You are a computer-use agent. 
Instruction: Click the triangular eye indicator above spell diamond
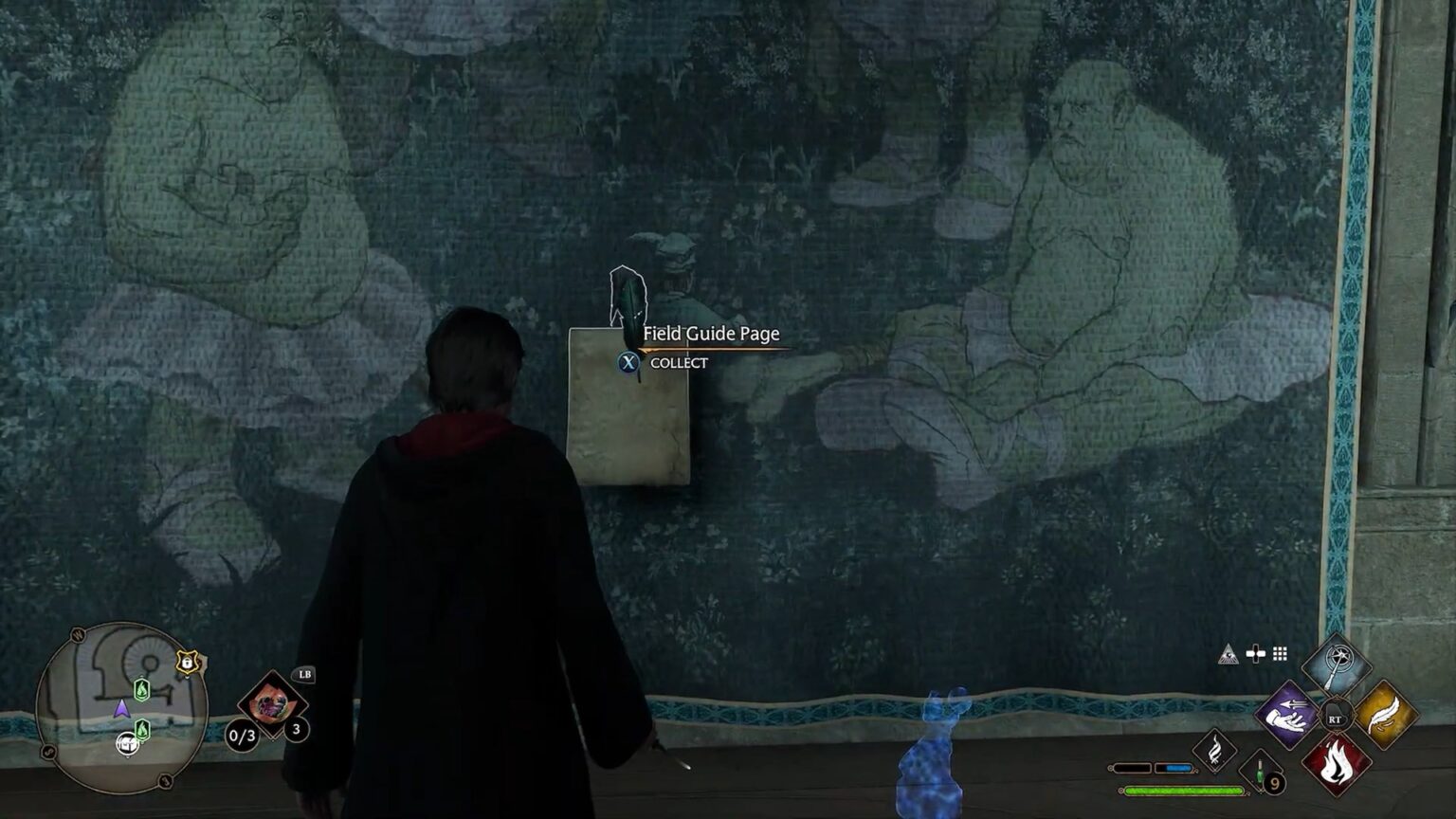1229,655
